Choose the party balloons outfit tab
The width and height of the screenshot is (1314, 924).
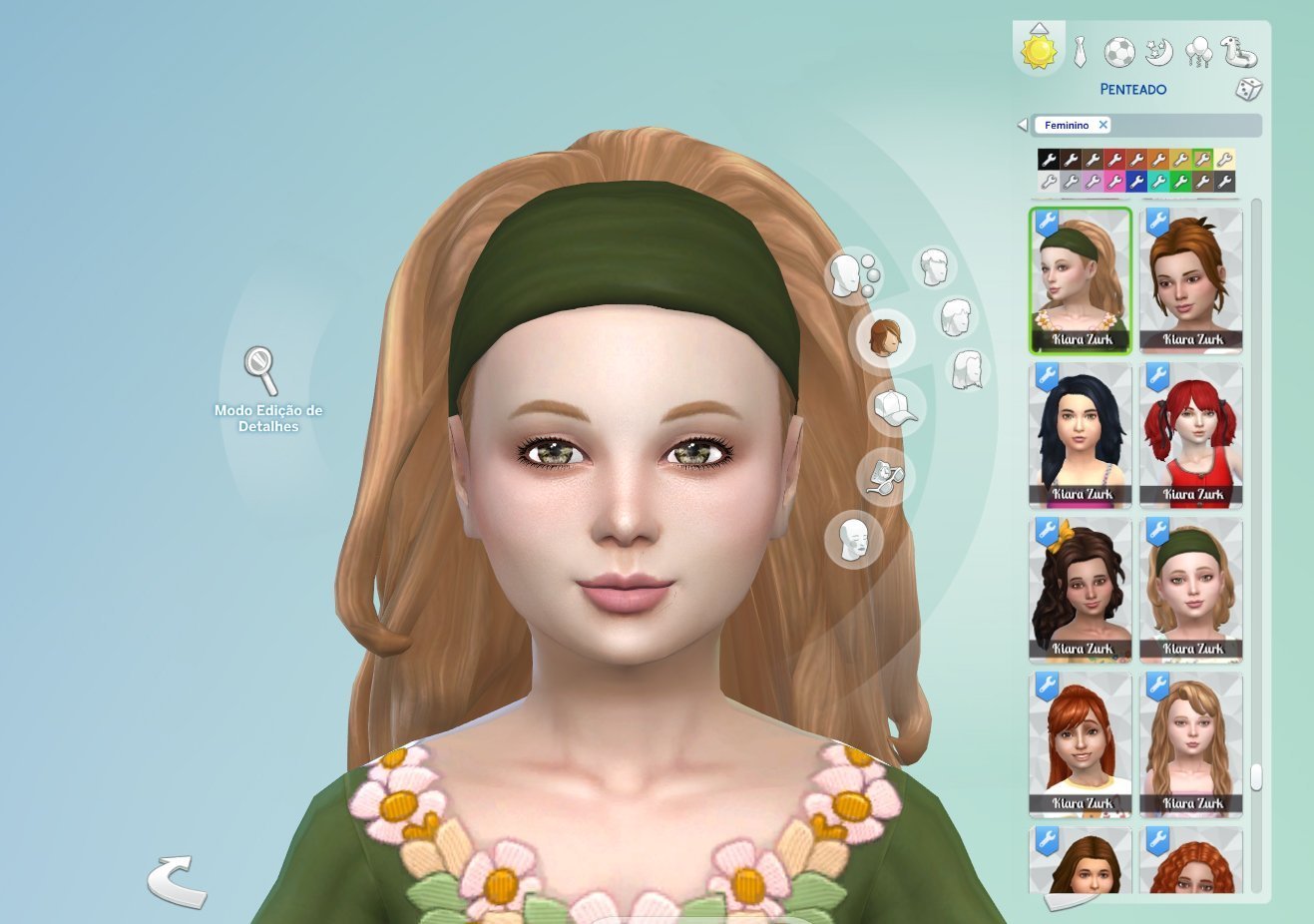[1198, 51]
